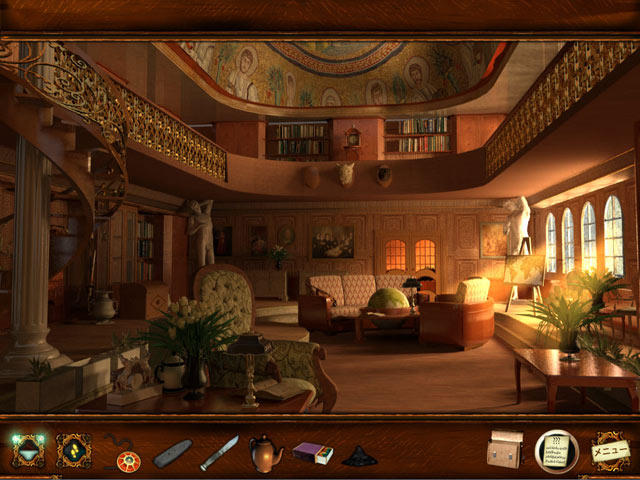Click the footprints icon button
Image resolution: width=640 pixels, height=480 pixels.
[73, 451]
